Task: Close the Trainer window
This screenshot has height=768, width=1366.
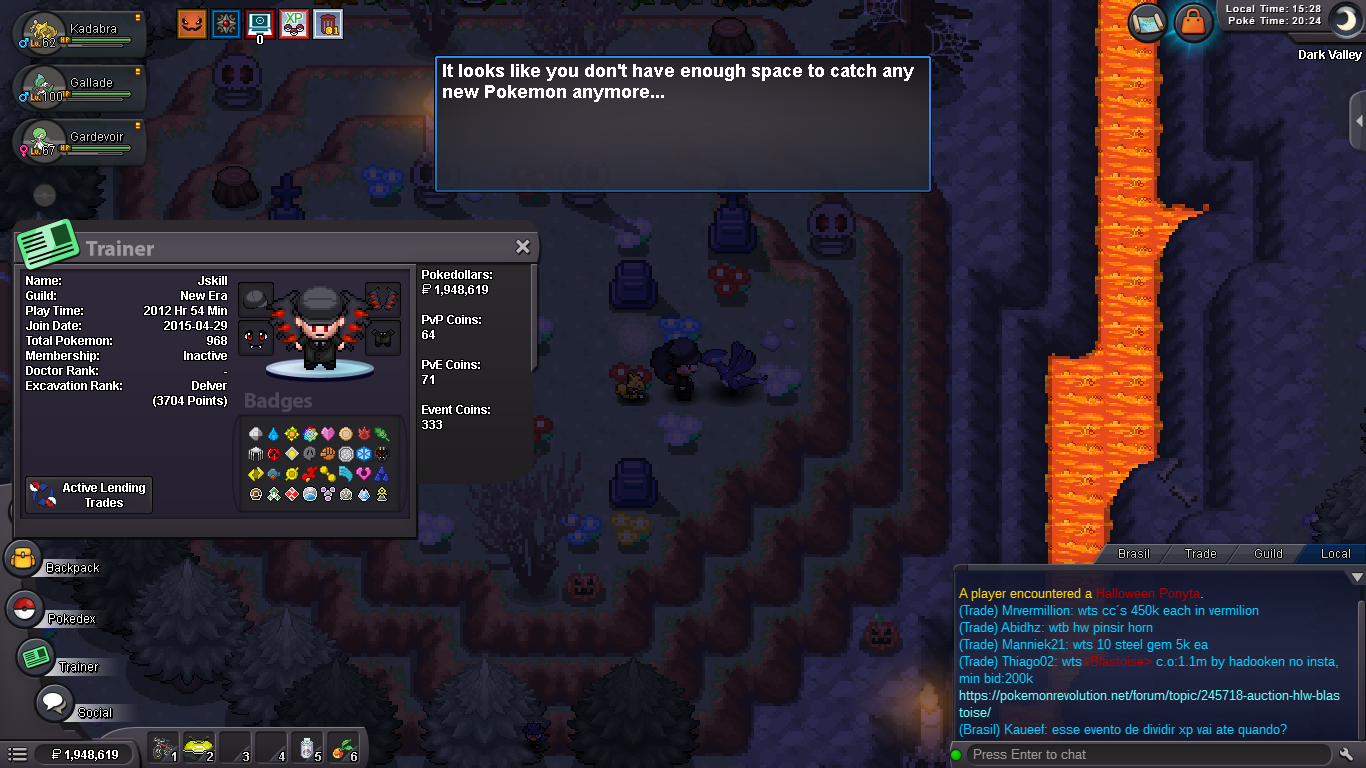Action: click(x=522, y=247)
